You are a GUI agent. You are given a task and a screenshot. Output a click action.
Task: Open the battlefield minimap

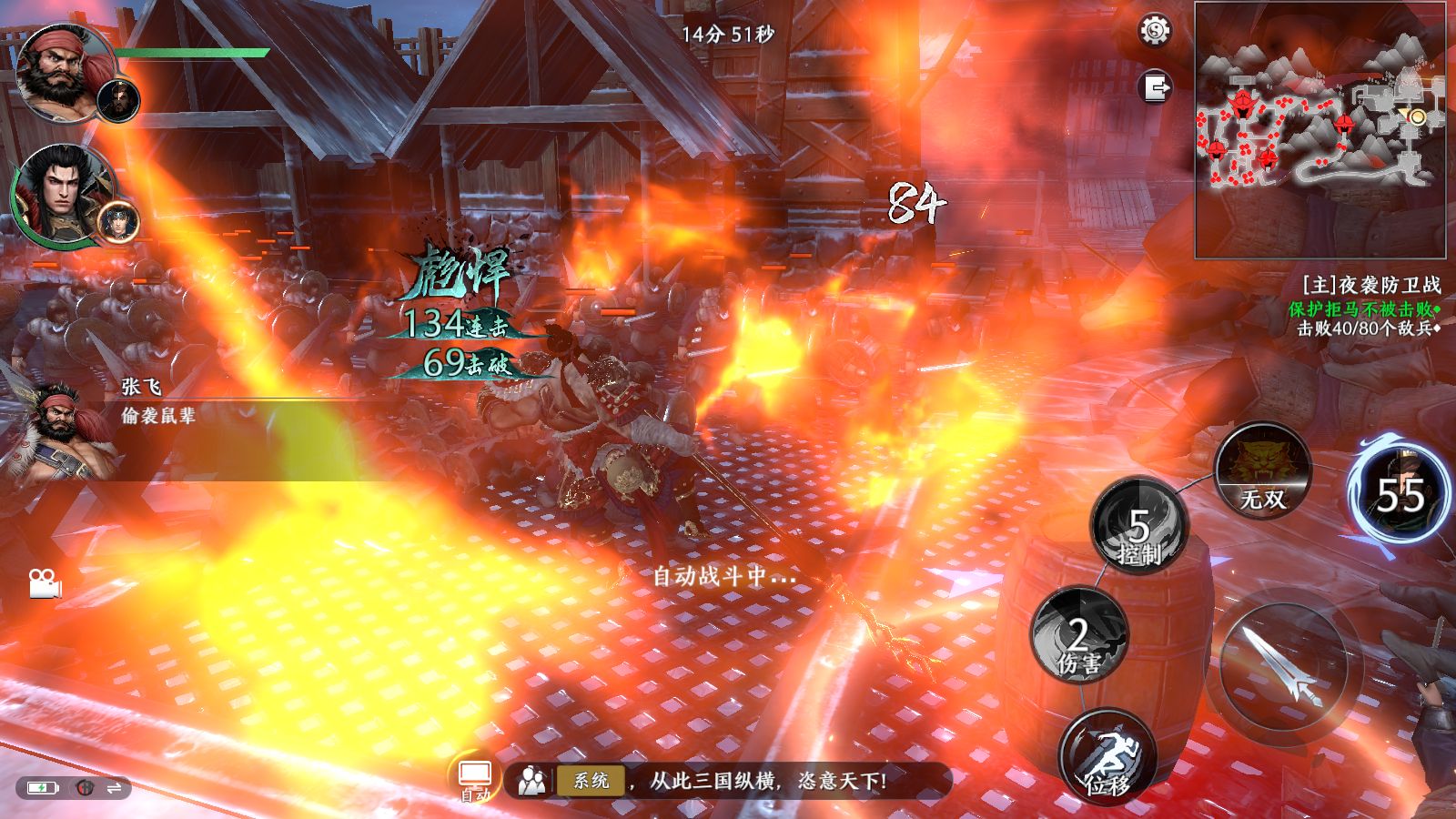coord(1319,129)
